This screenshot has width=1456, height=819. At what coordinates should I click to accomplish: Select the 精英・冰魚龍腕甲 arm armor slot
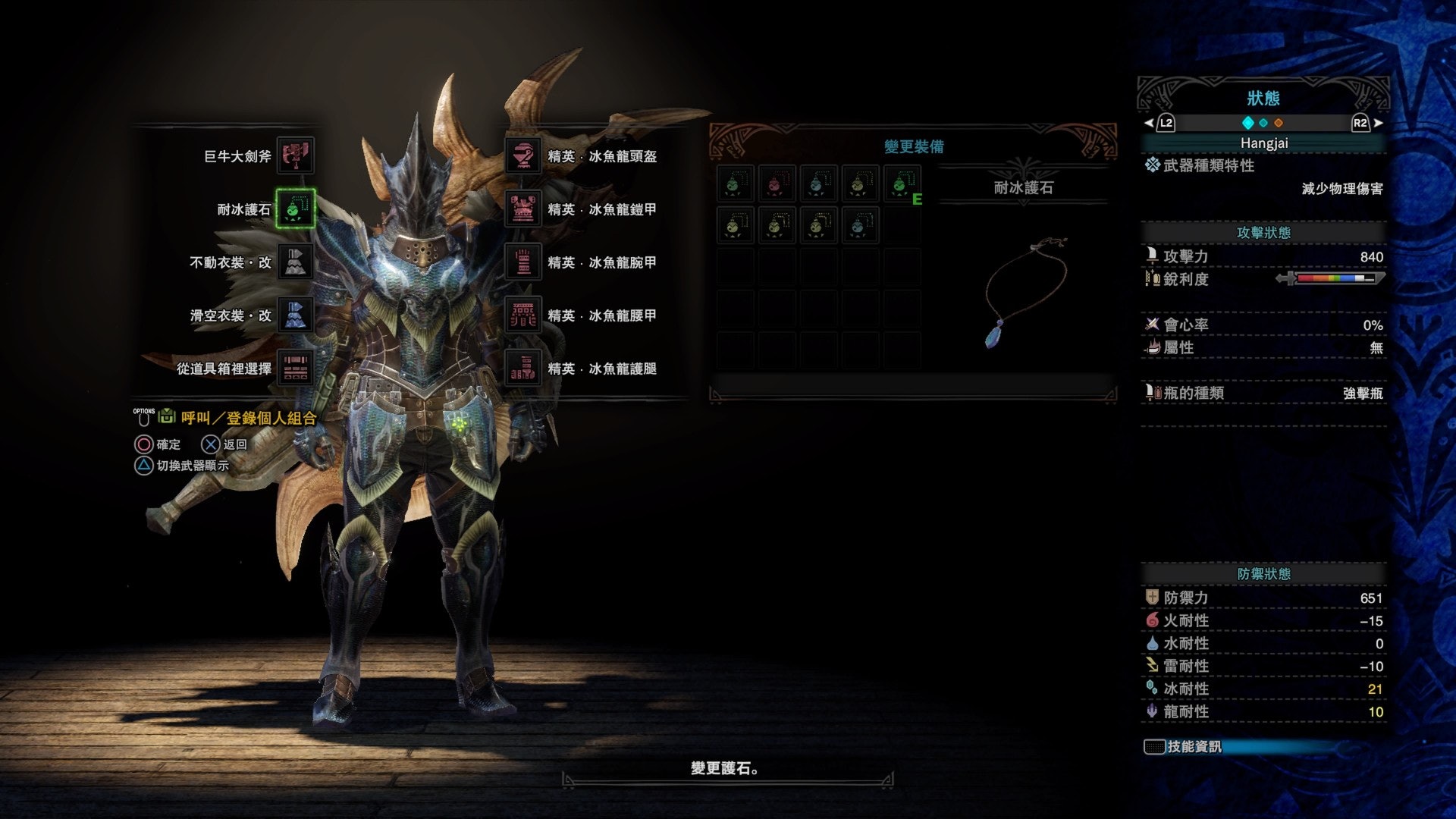click(x=523, y=262)
